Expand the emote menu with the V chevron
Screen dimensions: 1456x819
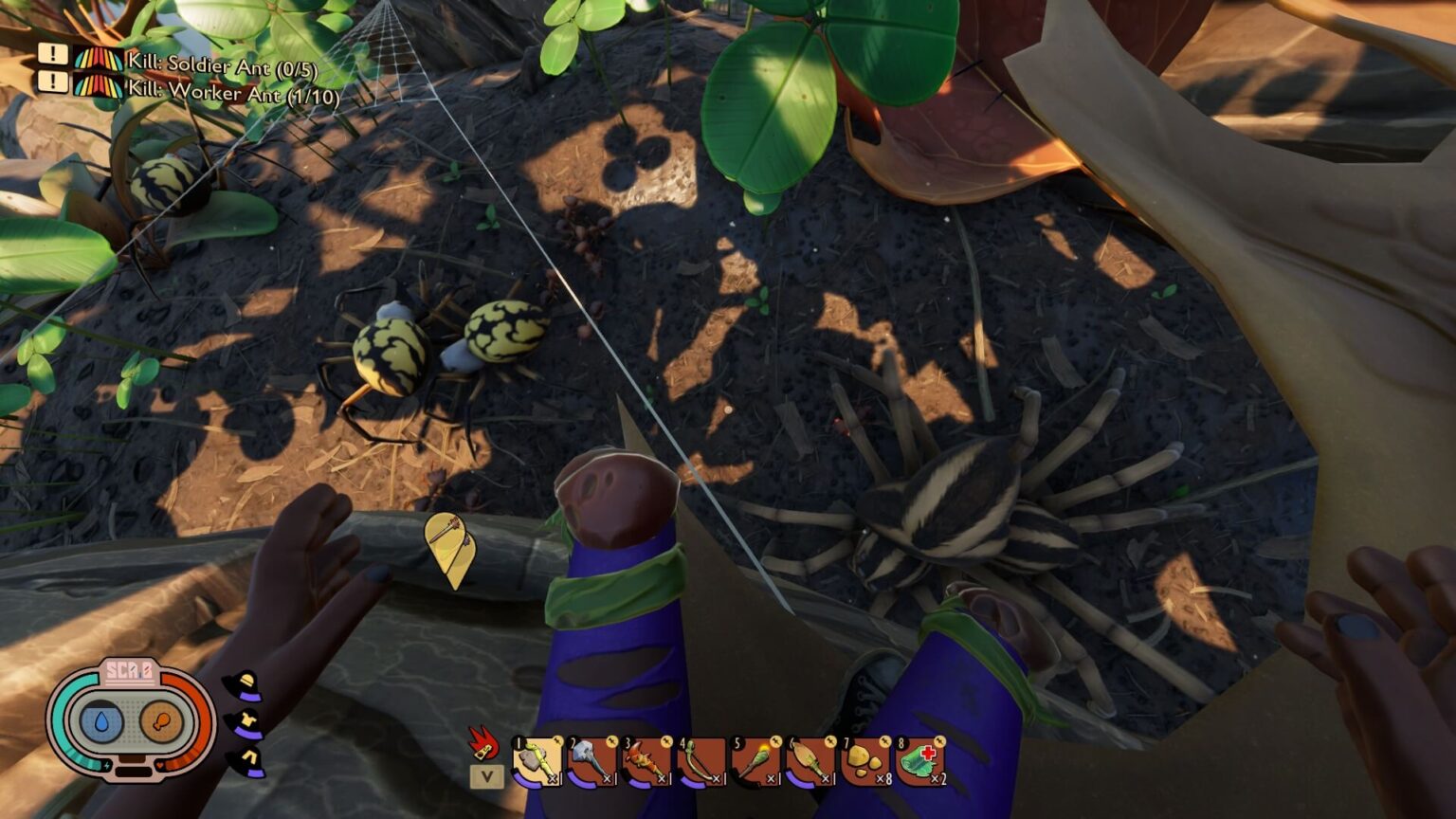(x=486, y=773)
